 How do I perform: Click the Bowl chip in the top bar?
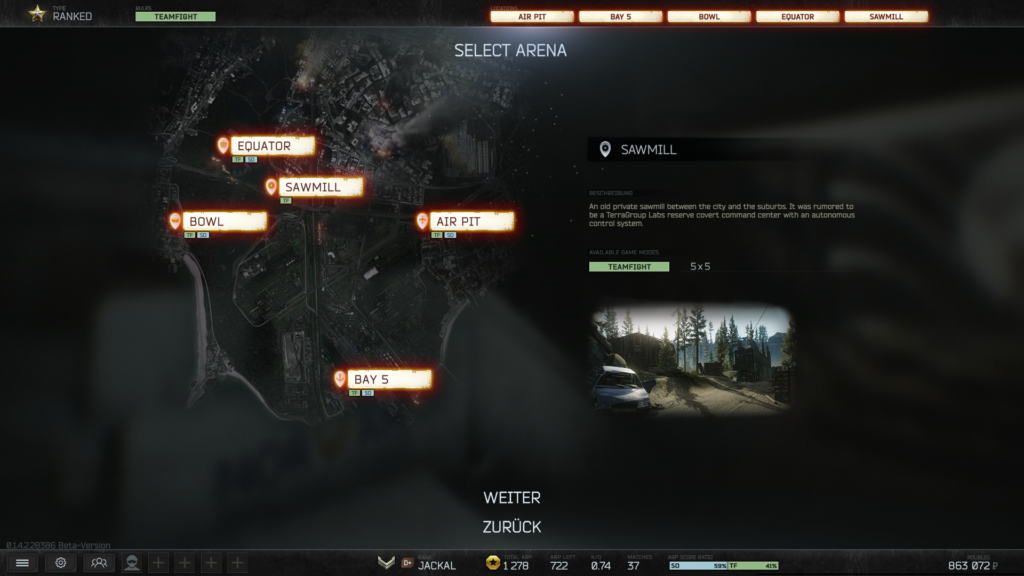(709, 17)
